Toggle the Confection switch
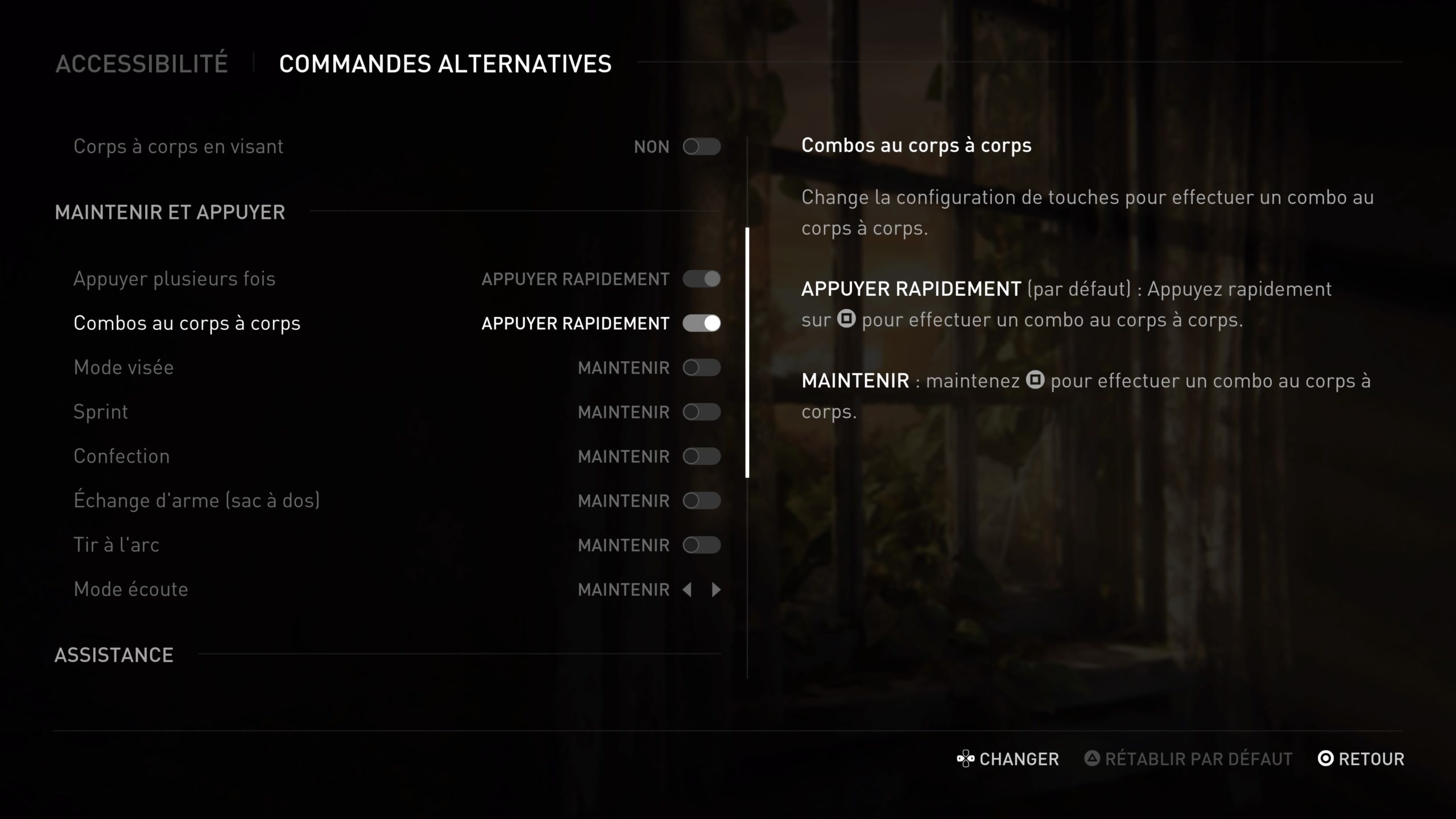Image resolution: width=1456 pixels, height=819 pixels. tap(701, 456)
